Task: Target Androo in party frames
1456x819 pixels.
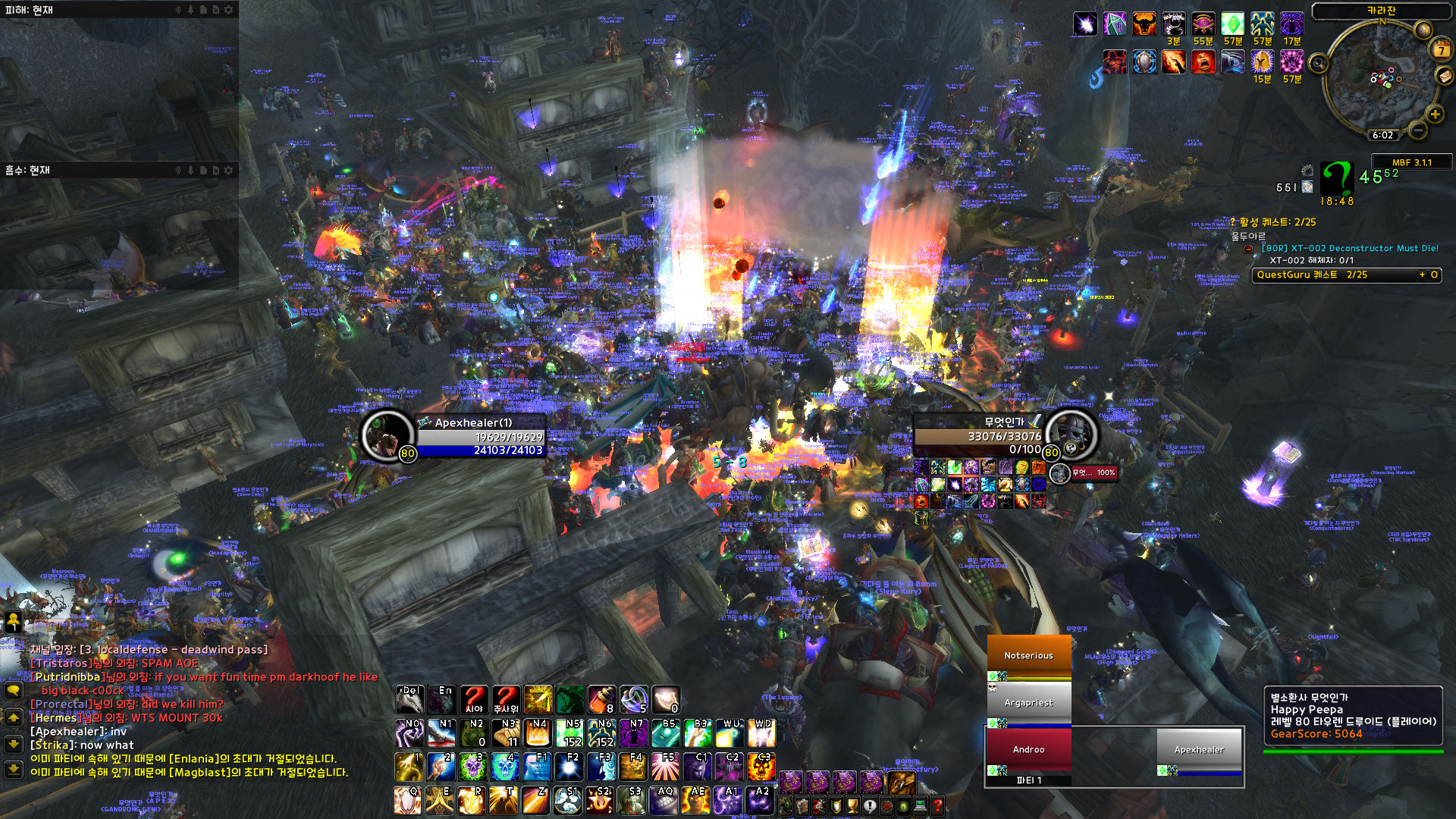Action: point(1028,749)
